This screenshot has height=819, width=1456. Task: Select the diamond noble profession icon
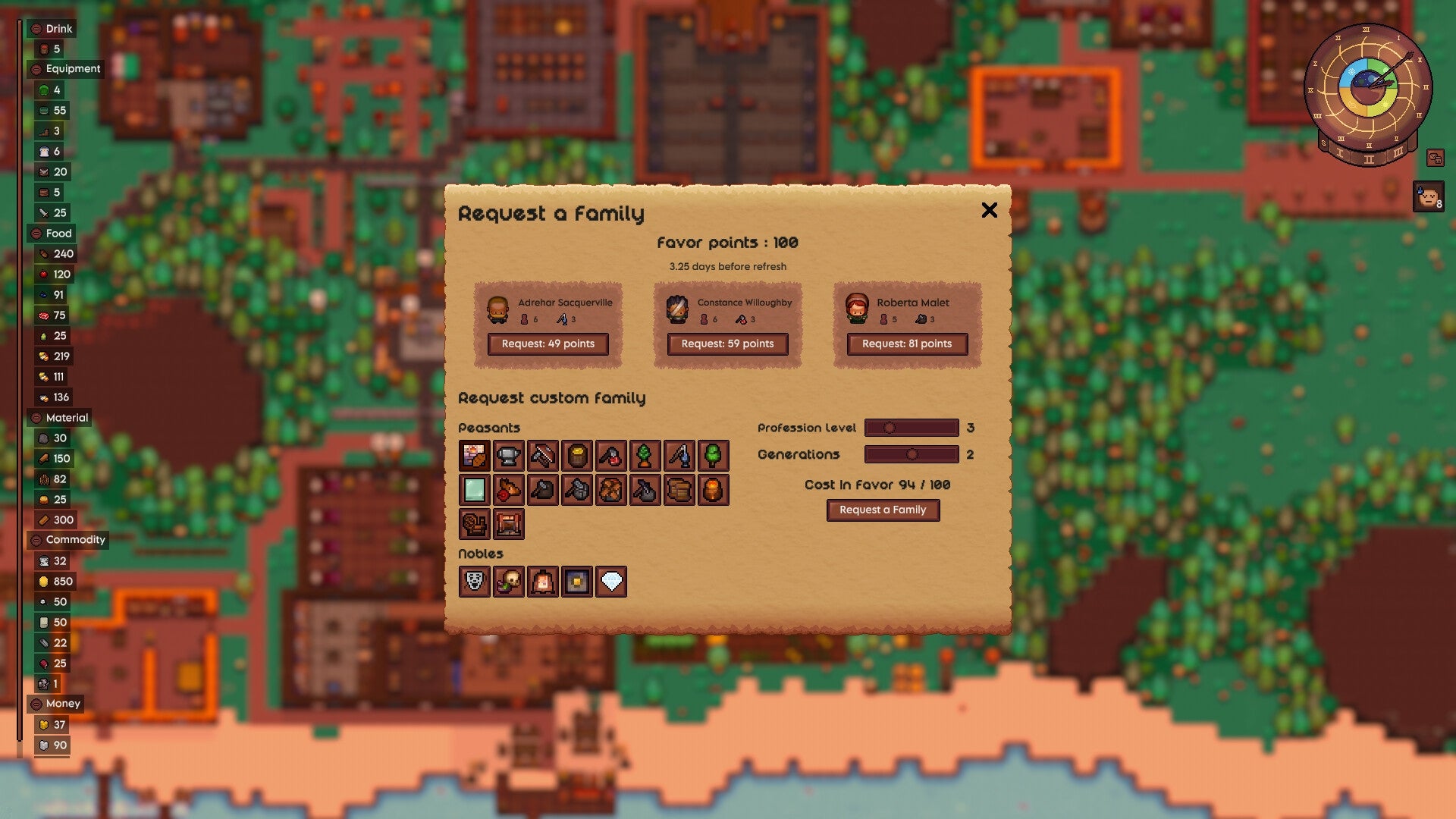click(610, 582)
